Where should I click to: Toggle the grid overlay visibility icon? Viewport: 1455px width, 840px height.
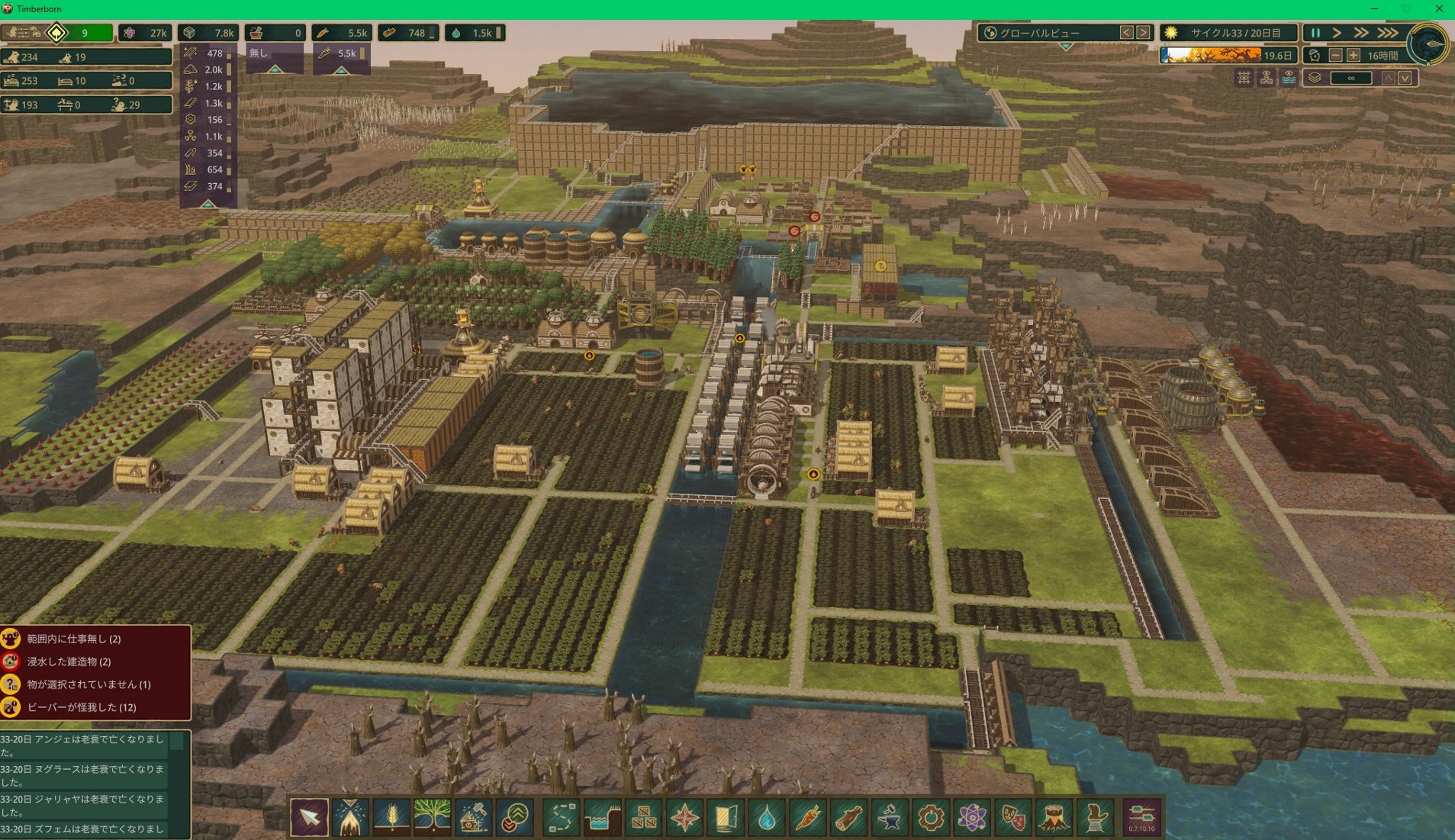coord(1244,78)
